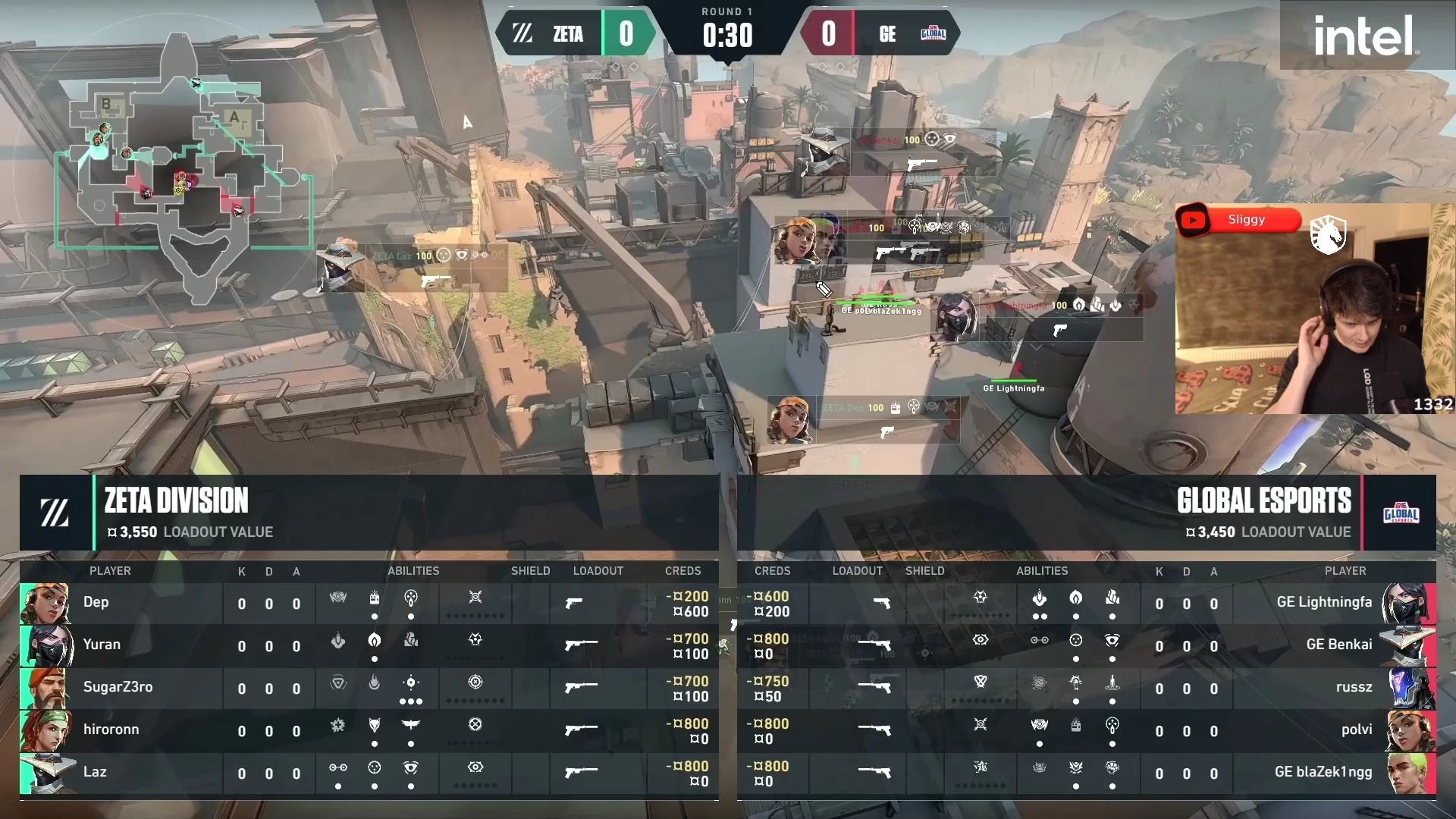Open Sliggy's YouTube streamer badge
Viewport: 1456px width, 819px height.
(1238, 220)
